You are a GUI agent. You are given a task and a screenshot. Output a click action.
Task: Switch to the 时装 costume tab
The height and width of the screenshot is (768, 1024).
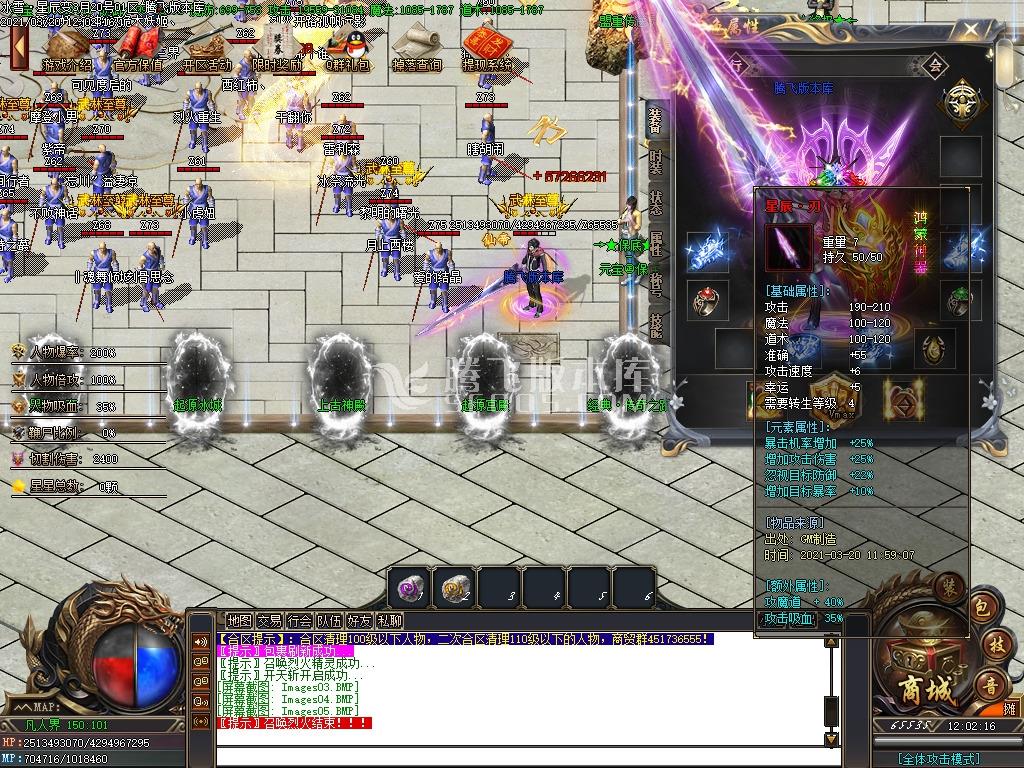655,161
